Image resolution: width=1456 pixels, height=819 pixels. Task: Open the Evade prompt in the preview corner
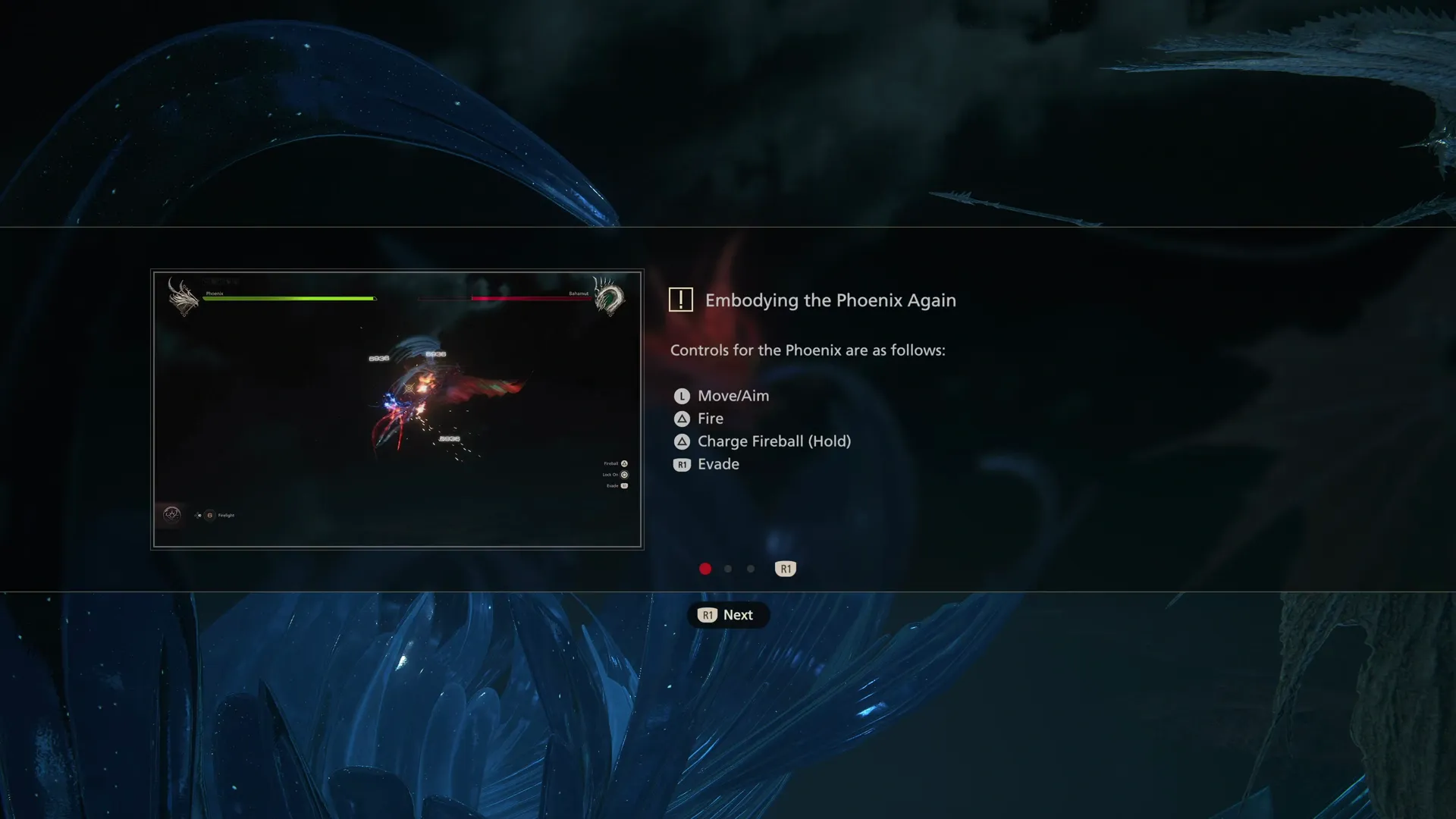coord(623,485)
